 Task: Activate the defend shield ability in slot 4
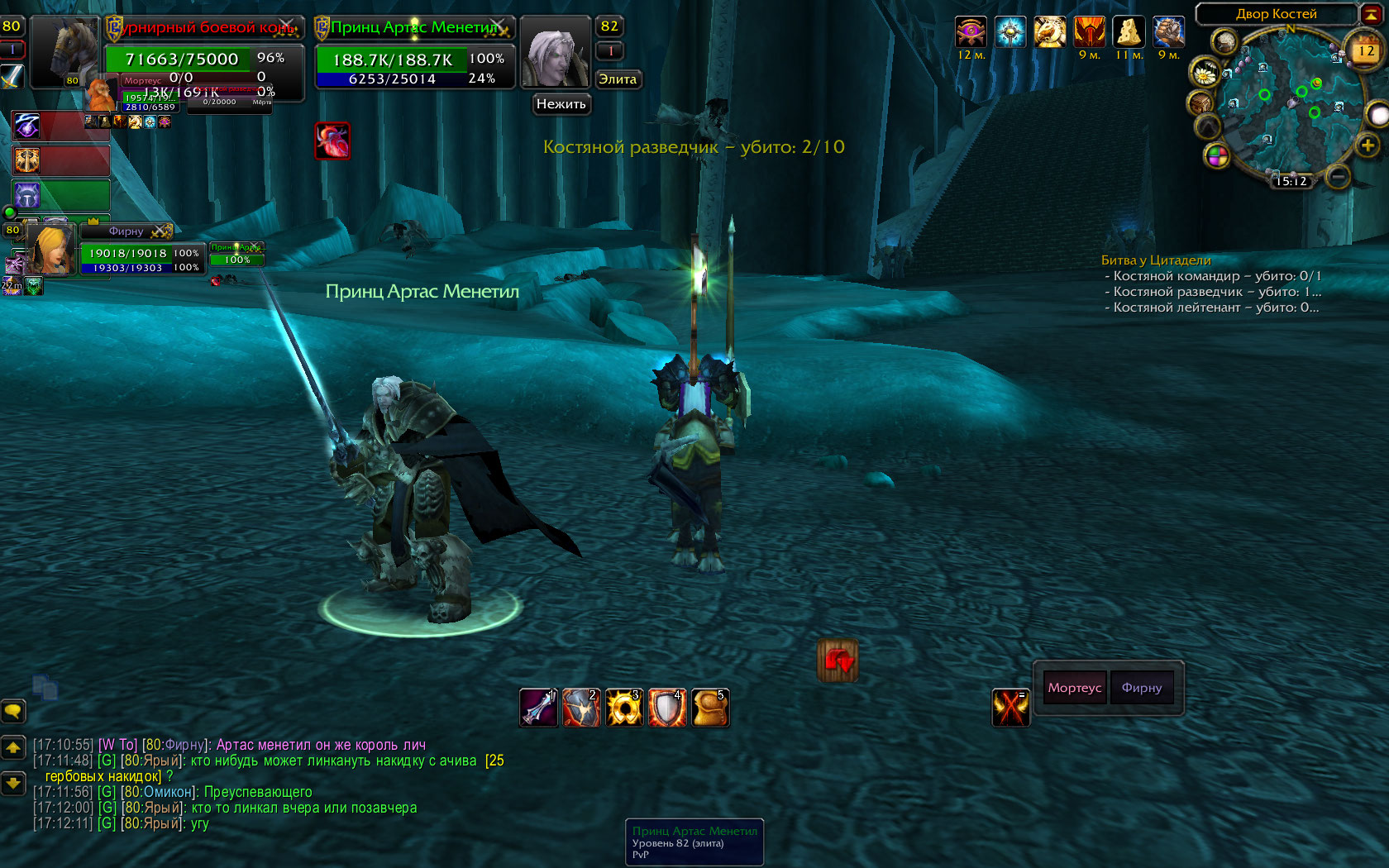coord(667,708)
